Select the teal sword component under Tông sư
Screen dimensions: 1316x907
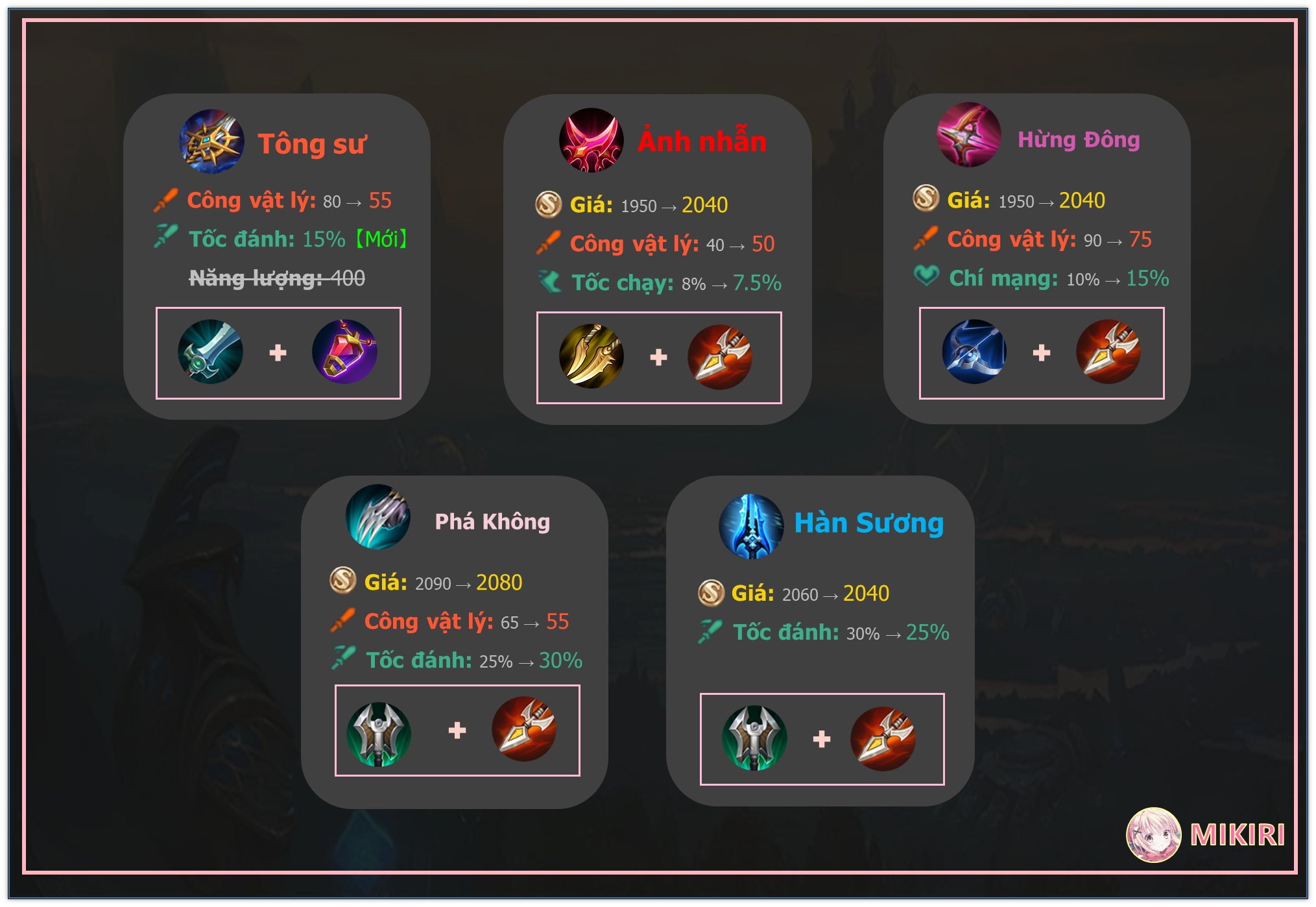210,352
